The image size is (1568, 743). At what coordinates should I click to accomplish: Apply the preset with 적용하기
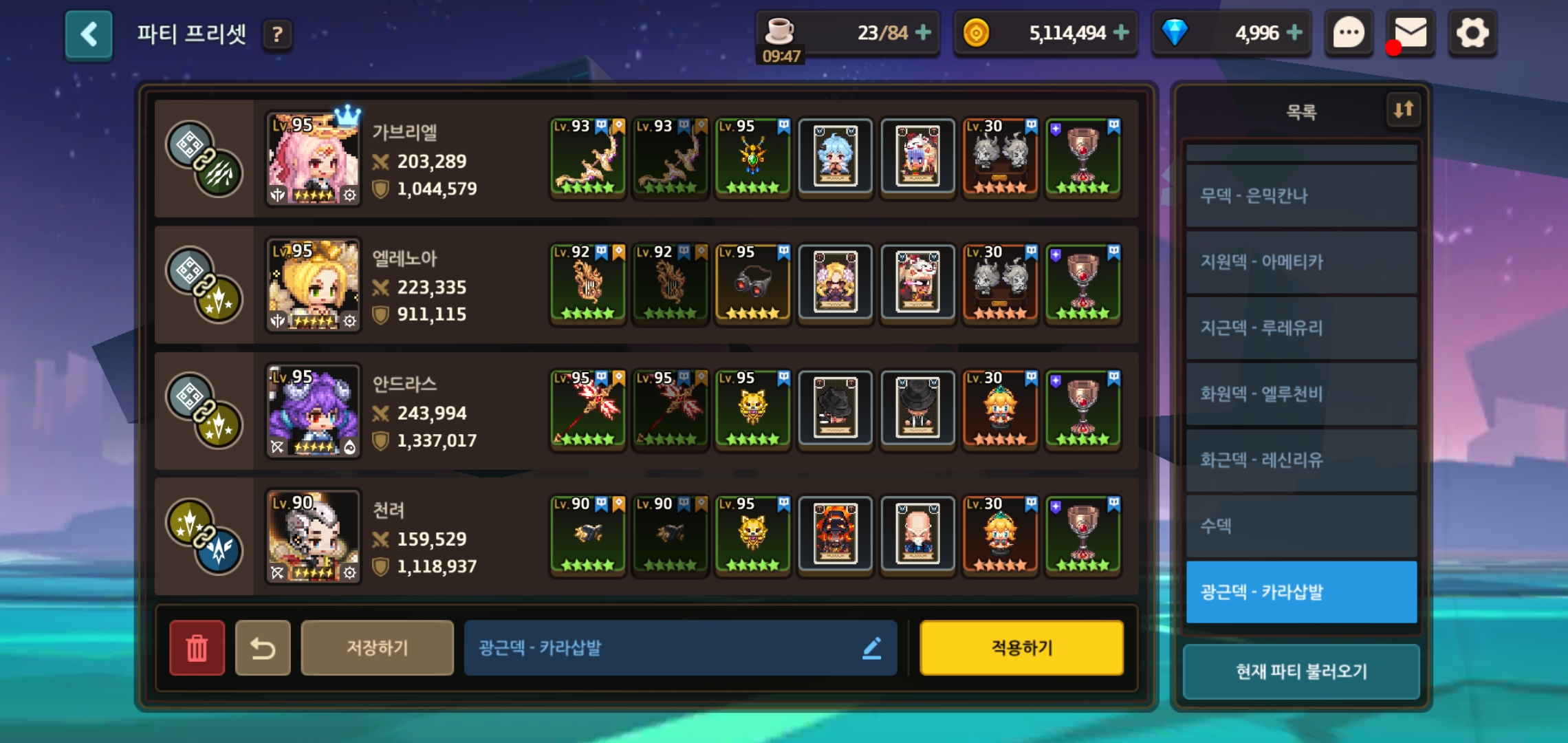pyautogui.click(x=1021, y=647)
